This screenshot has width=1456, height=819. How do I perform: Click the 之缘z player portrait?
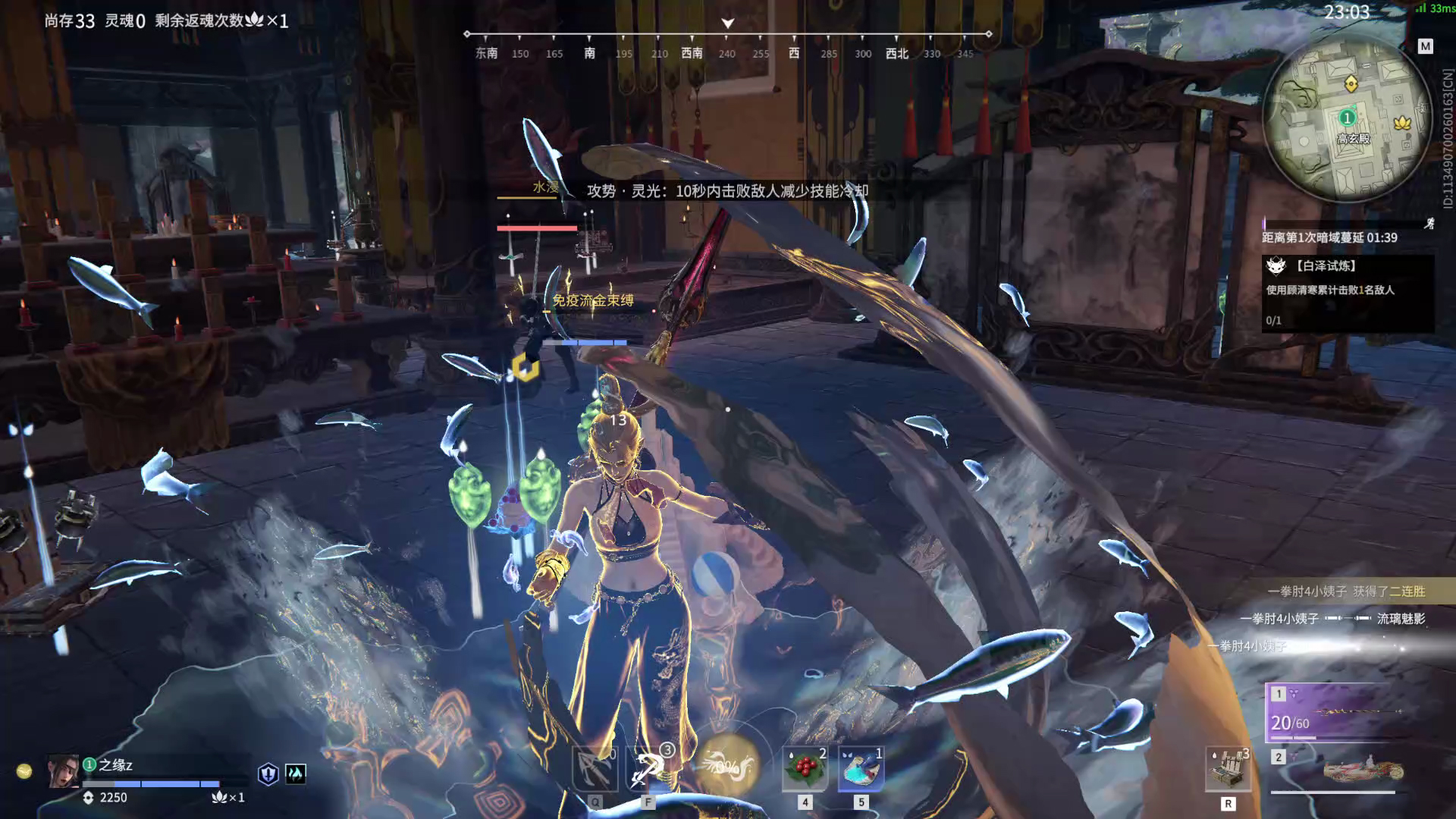(63, 771)
